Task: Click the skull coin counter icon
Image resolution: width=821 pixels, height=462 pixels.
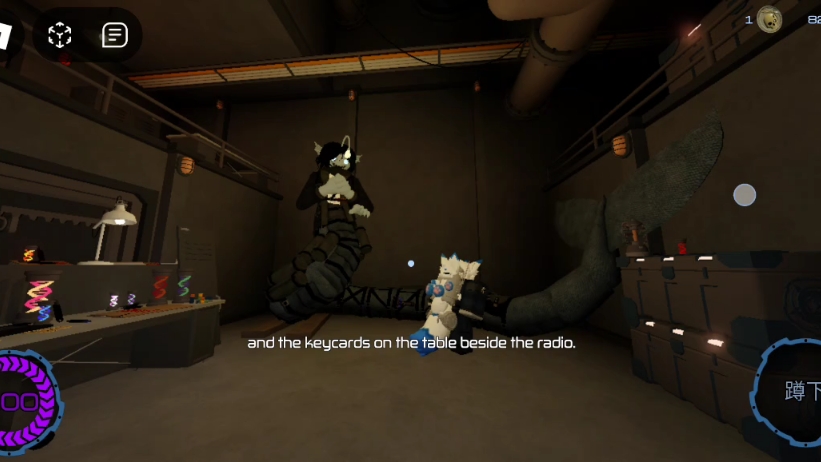Action: tap(769, 20)
